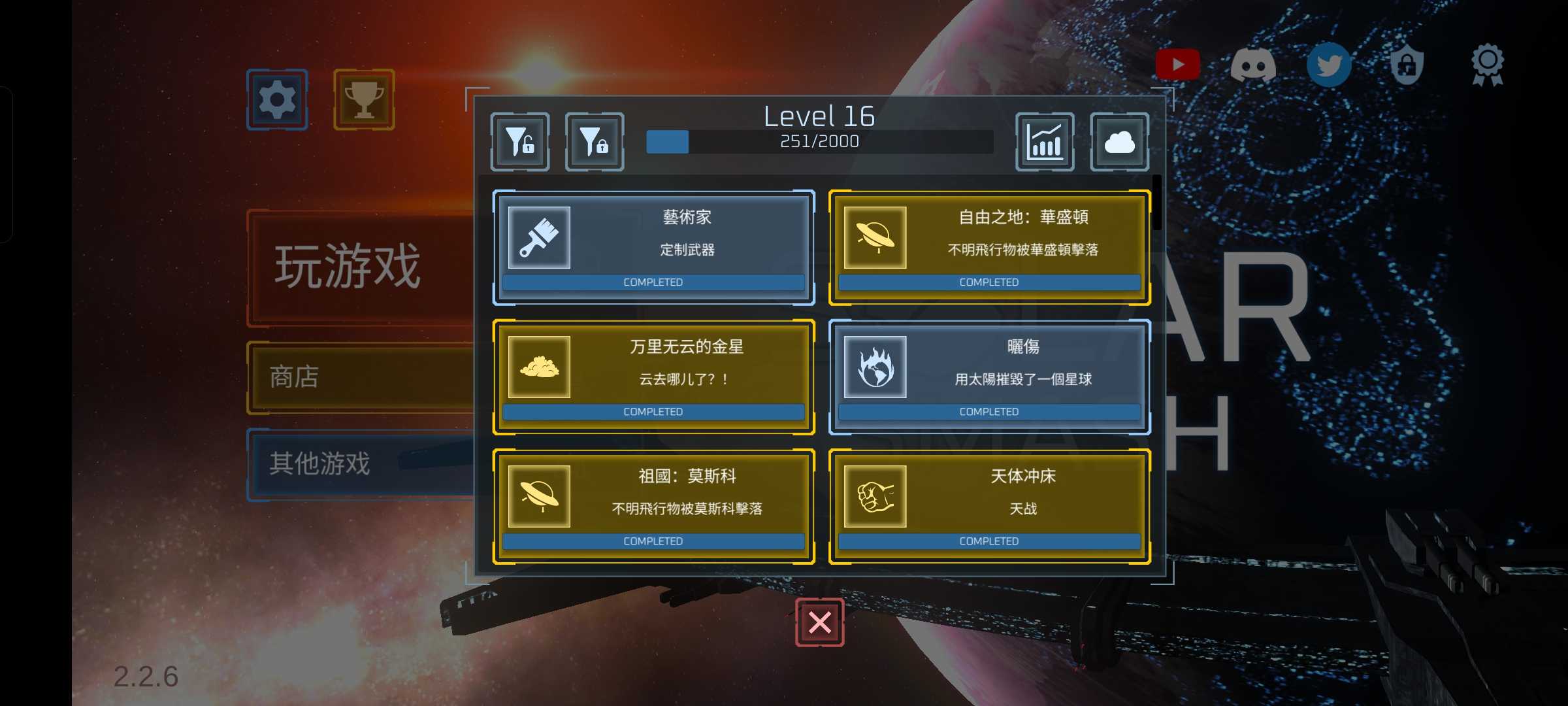The image size is (1568, 706).
Task: Open the privacy lock icon
Action: [x=1406, y=64]
